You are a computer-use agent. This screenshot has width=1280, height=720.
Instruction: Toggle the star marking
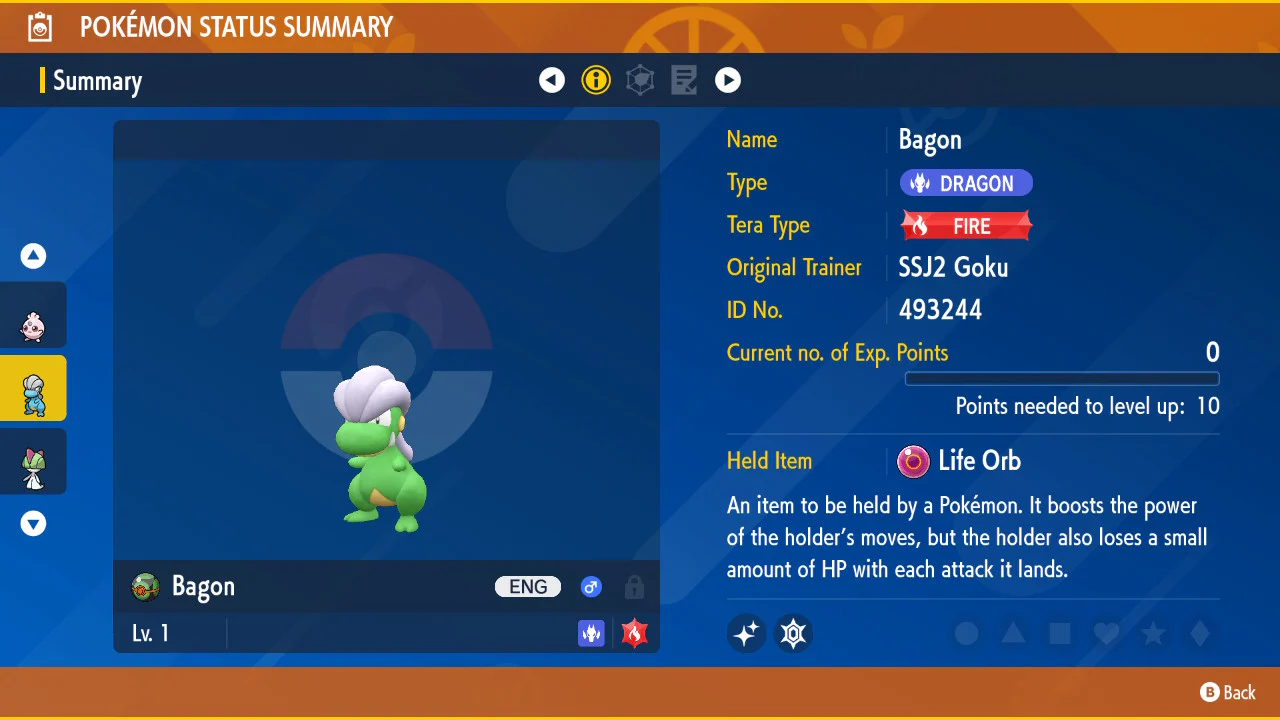click(1153, 633)
